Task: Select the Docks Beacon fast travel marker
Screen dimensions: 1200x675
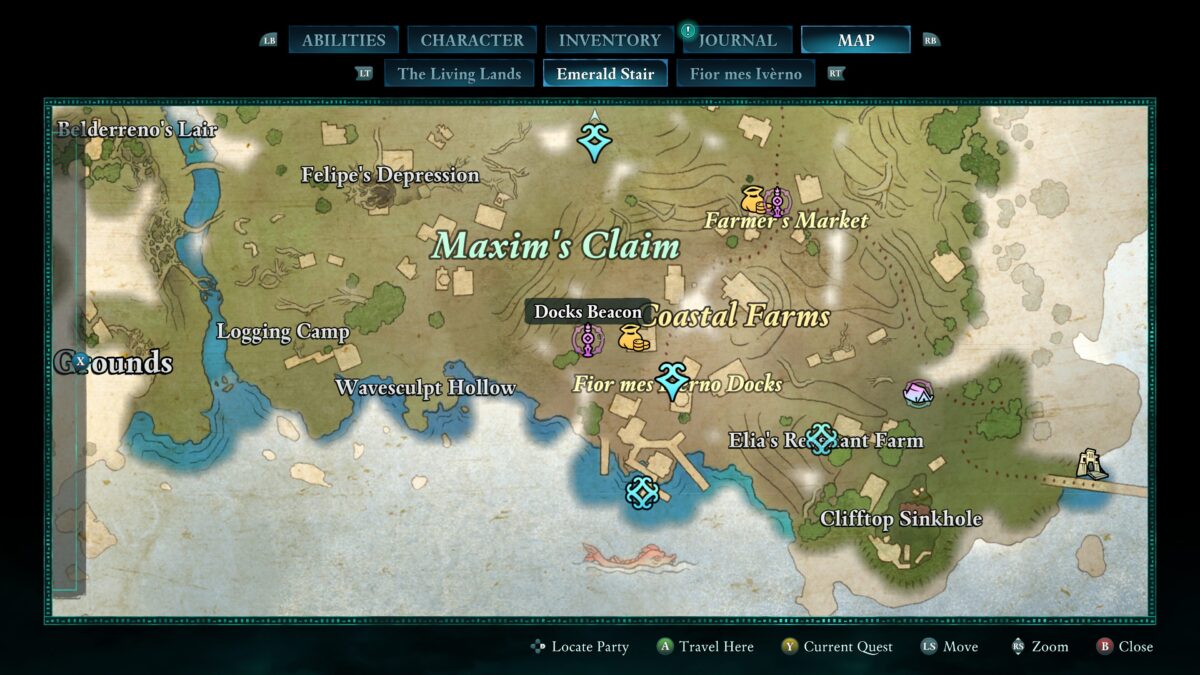Action: point(587,341)
